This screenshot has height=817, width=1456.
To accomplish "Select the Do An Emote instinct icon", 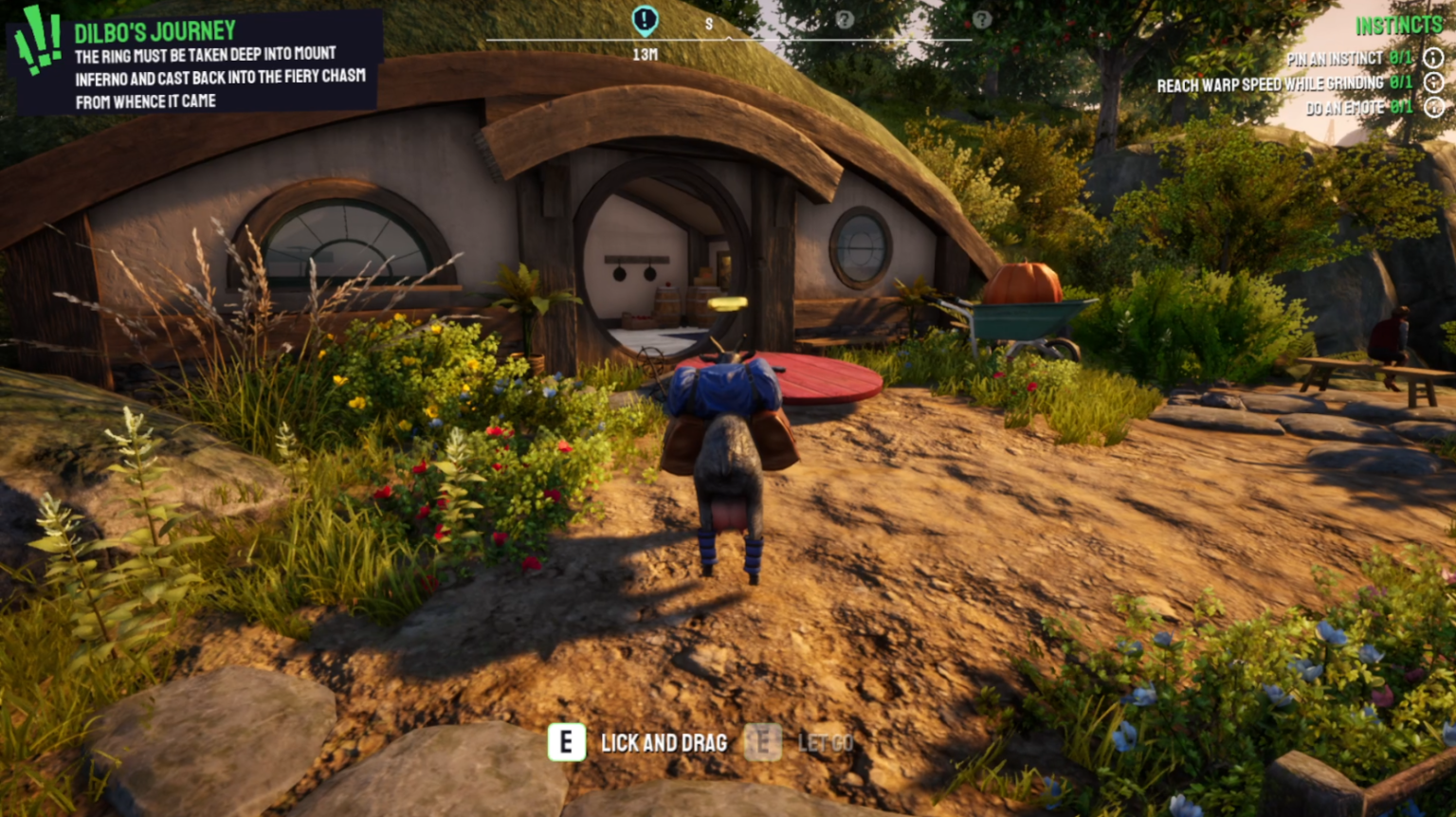I will coord(1434,109).
